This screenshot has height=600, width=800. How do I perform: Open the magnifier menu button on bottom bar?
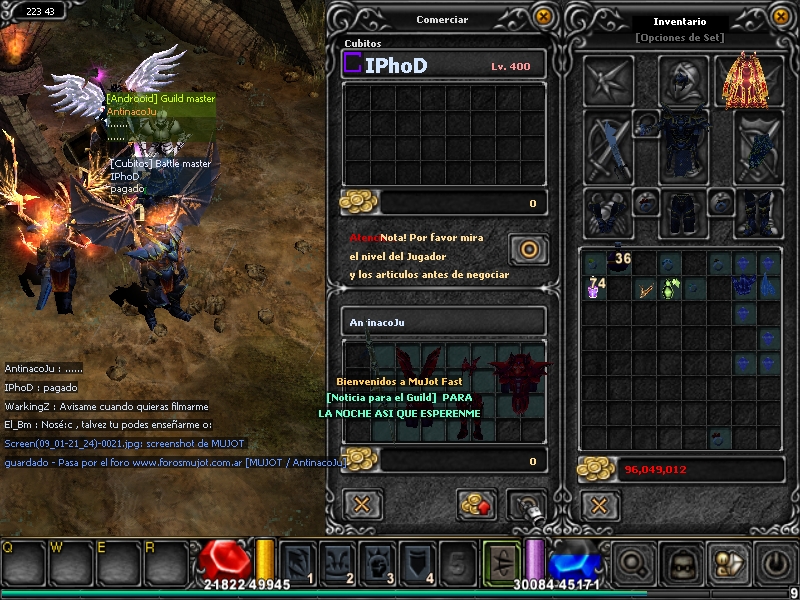[631, 564]
